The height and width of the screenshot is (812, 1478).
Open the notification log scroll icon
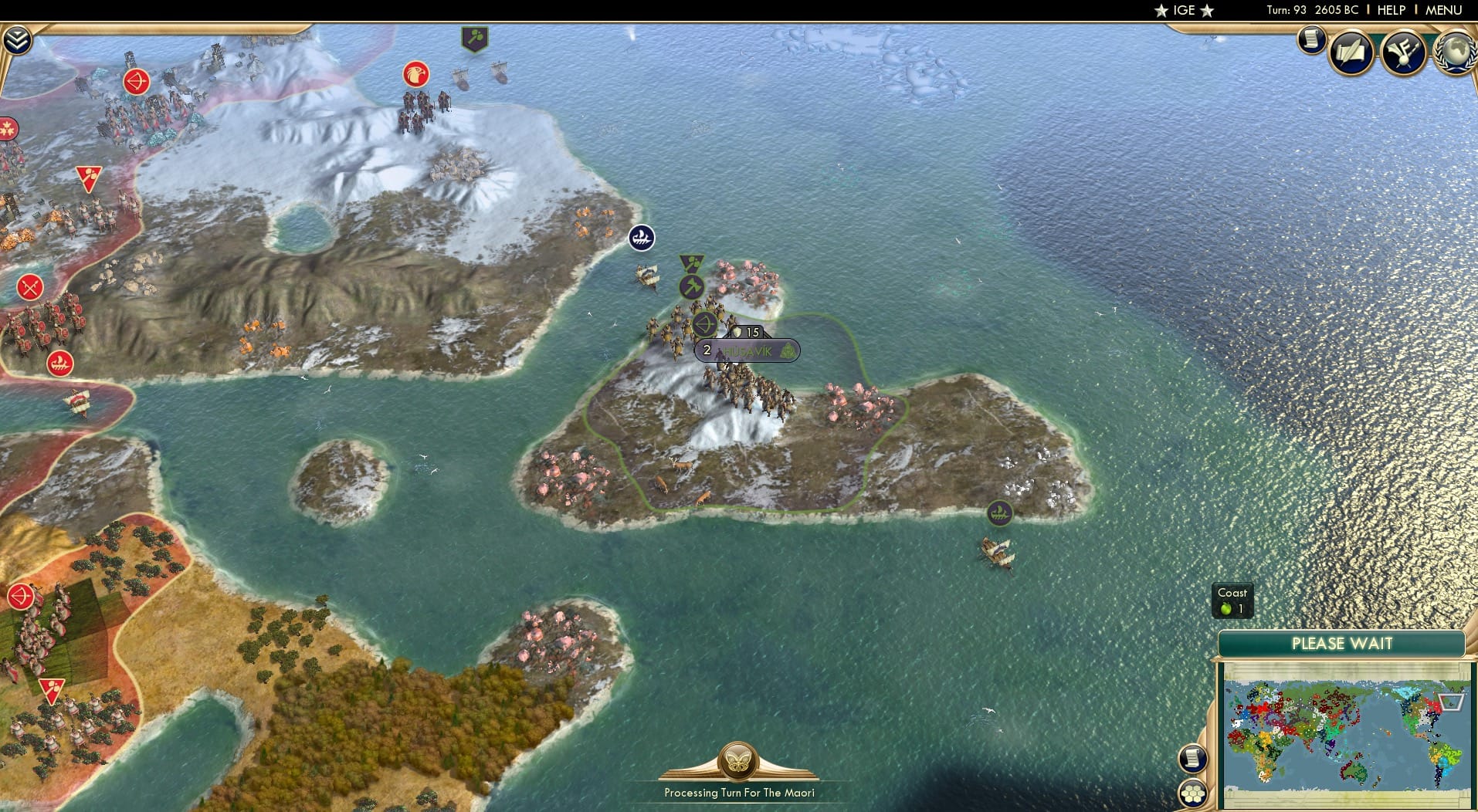tap(1311, 40)
